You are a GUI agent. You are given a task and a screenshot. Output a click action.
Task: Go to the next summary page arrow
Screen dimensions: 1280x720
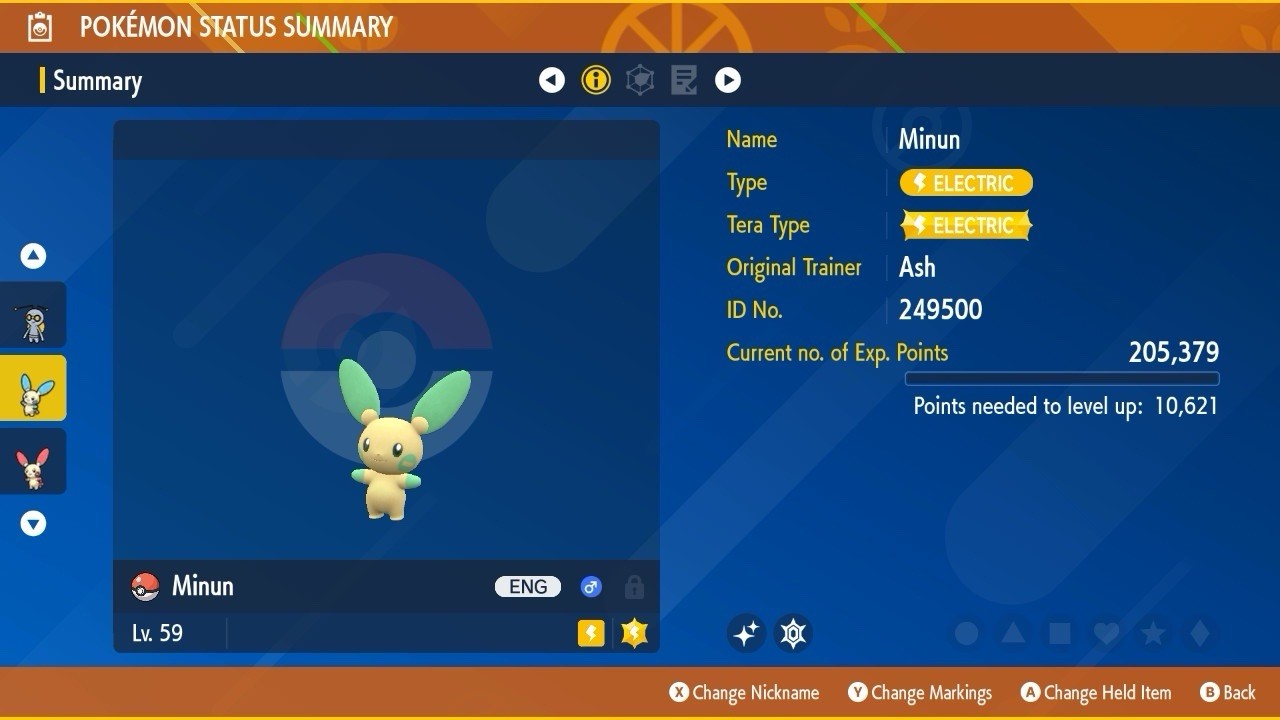point(728,80)
